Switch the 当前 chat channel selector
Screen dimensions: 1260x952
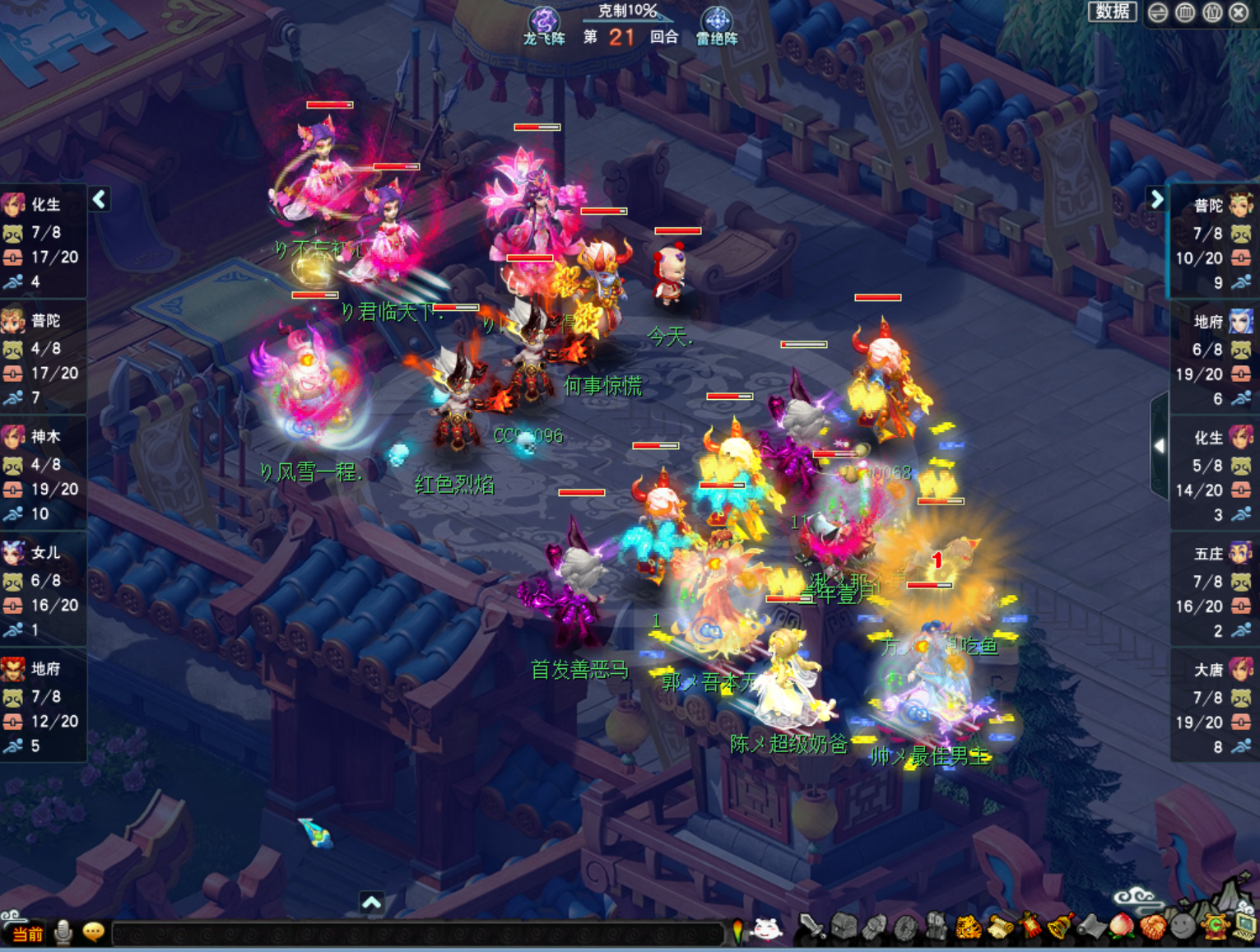pos(27,934)
